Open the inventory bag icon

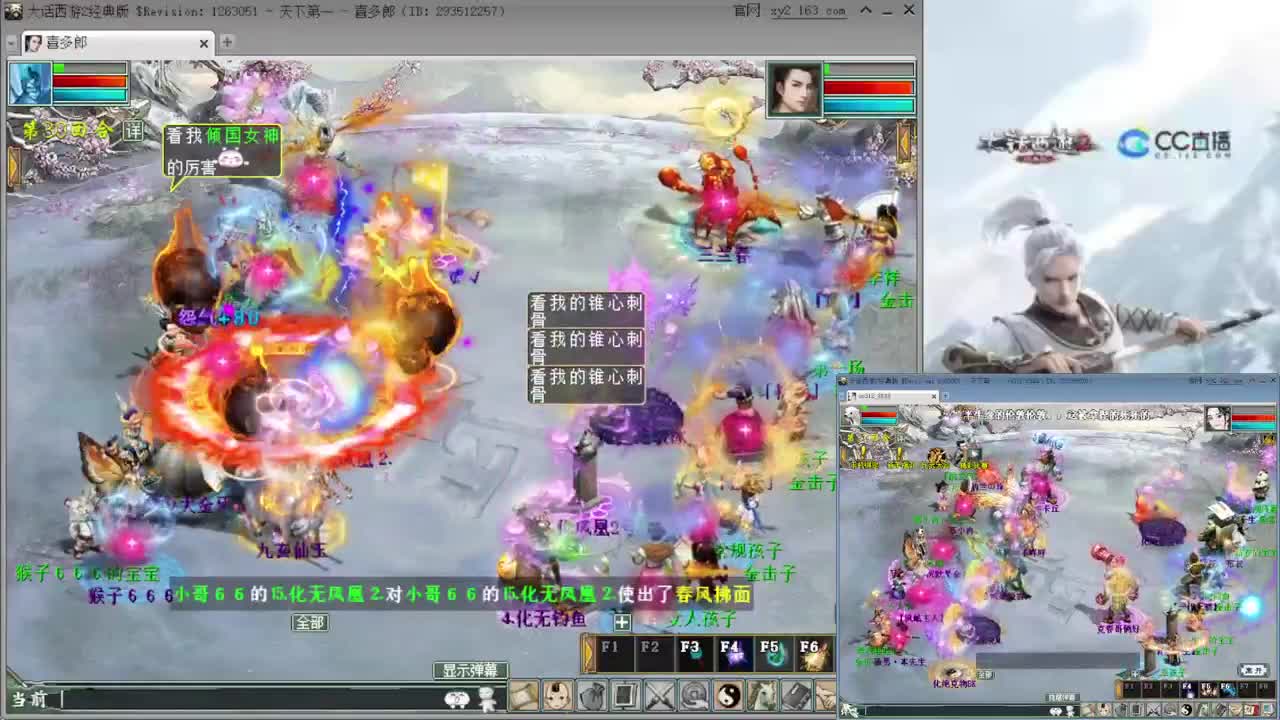pyautogui.click(x=590, y=696)
